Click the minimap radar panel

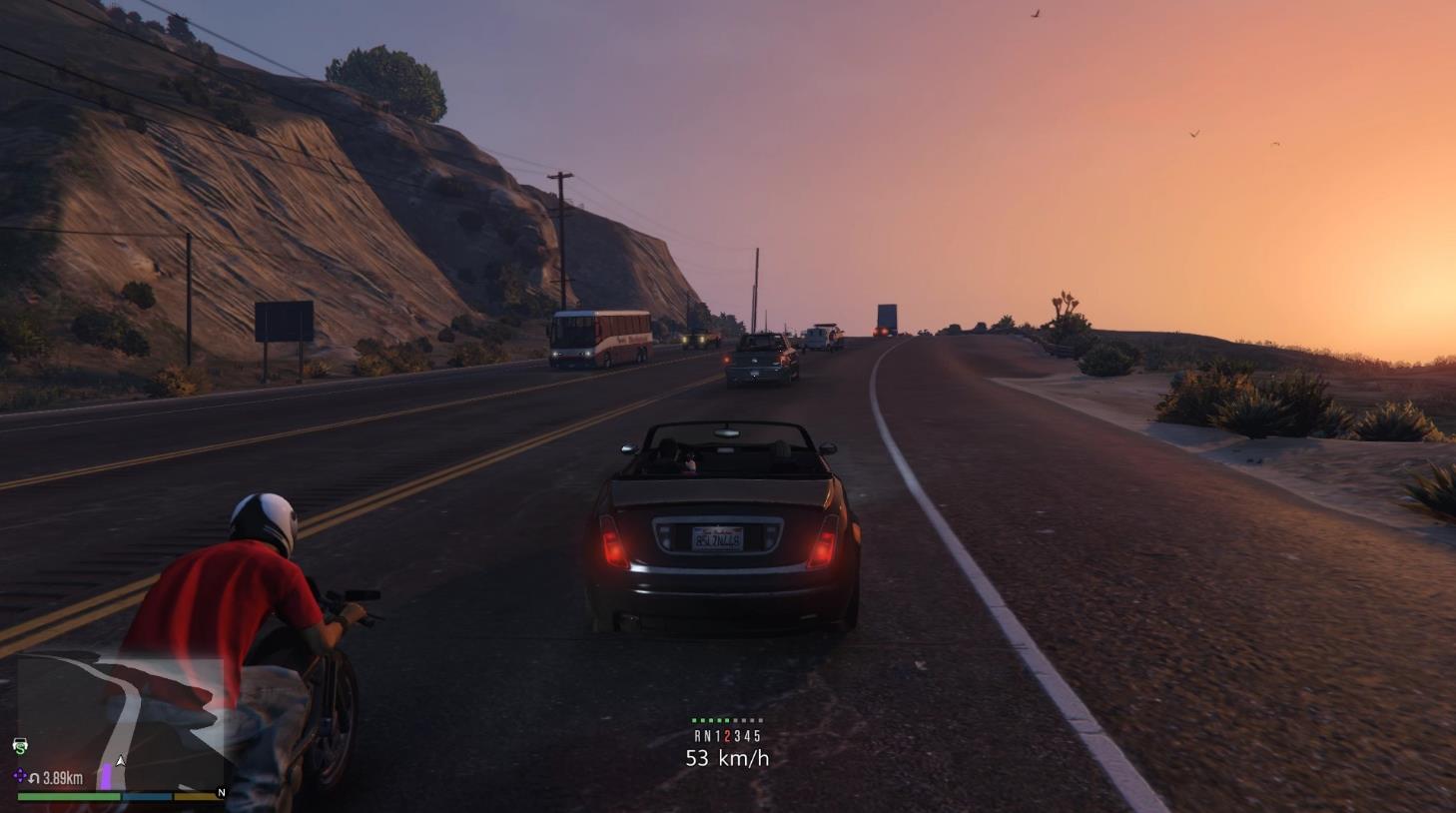120,721
